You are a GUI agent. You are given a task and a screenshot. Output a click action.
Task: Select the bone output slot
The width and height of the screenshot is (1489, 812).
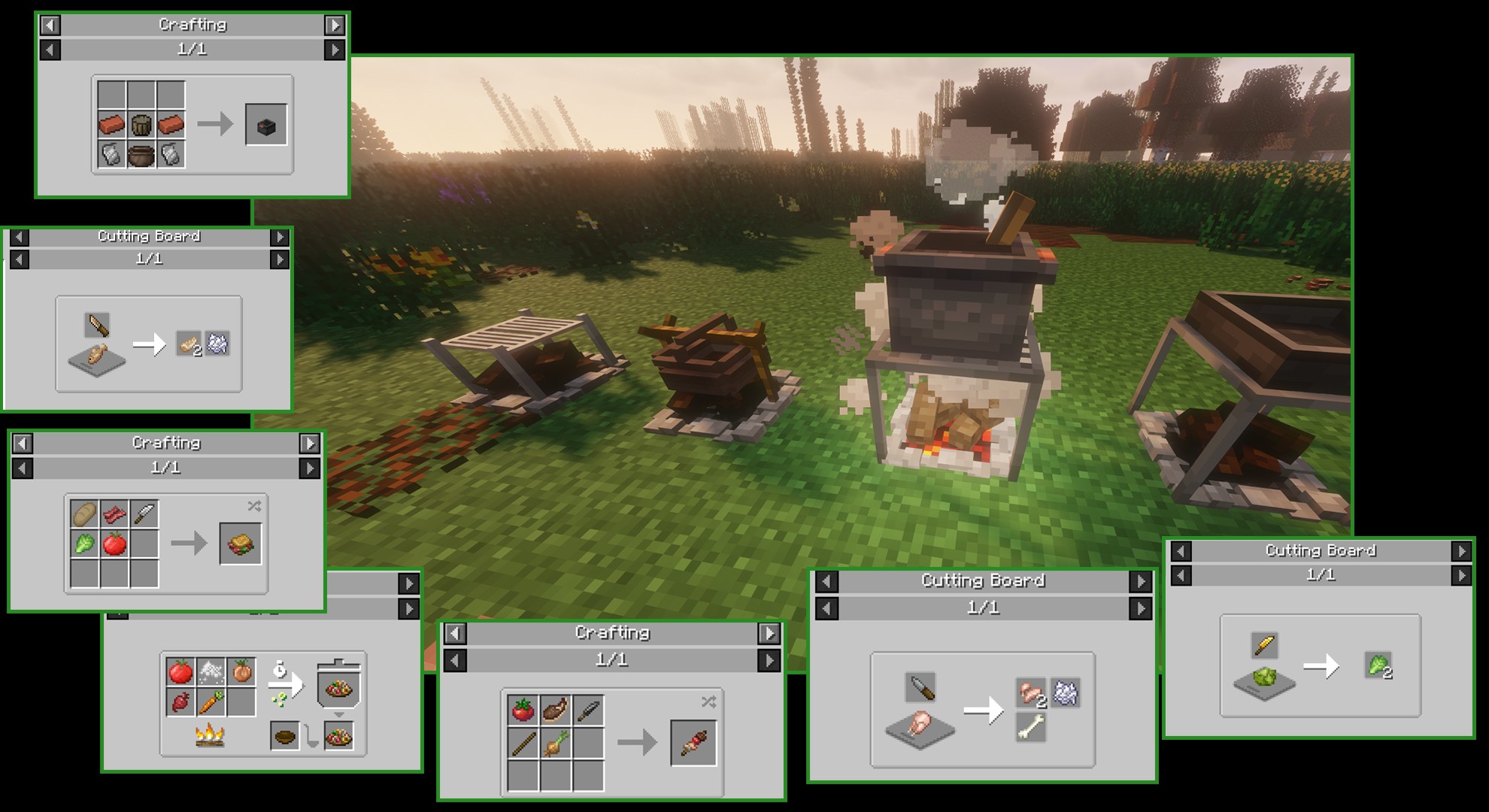tap(1031, 726)
